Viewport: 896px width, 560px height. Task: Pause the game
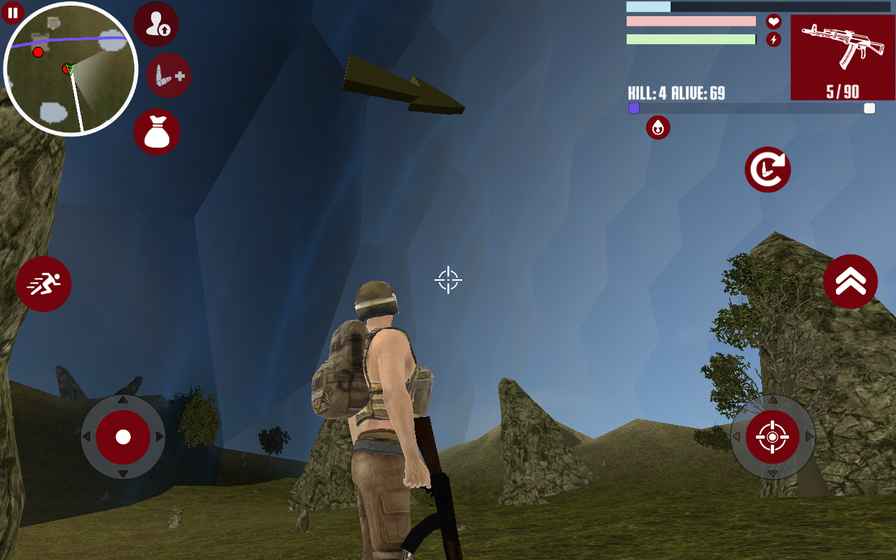pyautogui.click(x=12, y=13)
